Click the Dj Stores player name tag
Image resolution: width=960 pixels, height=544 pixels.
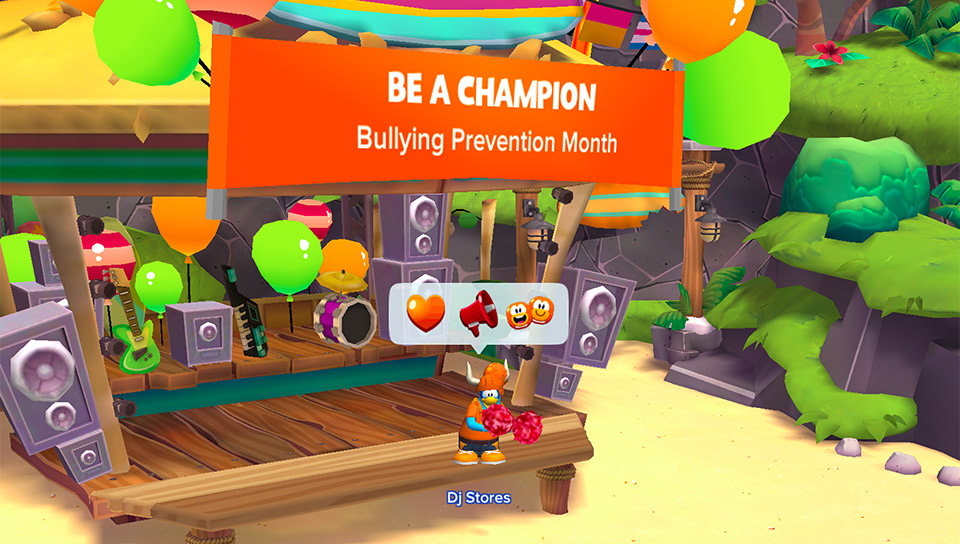click(x=479, y=498)
